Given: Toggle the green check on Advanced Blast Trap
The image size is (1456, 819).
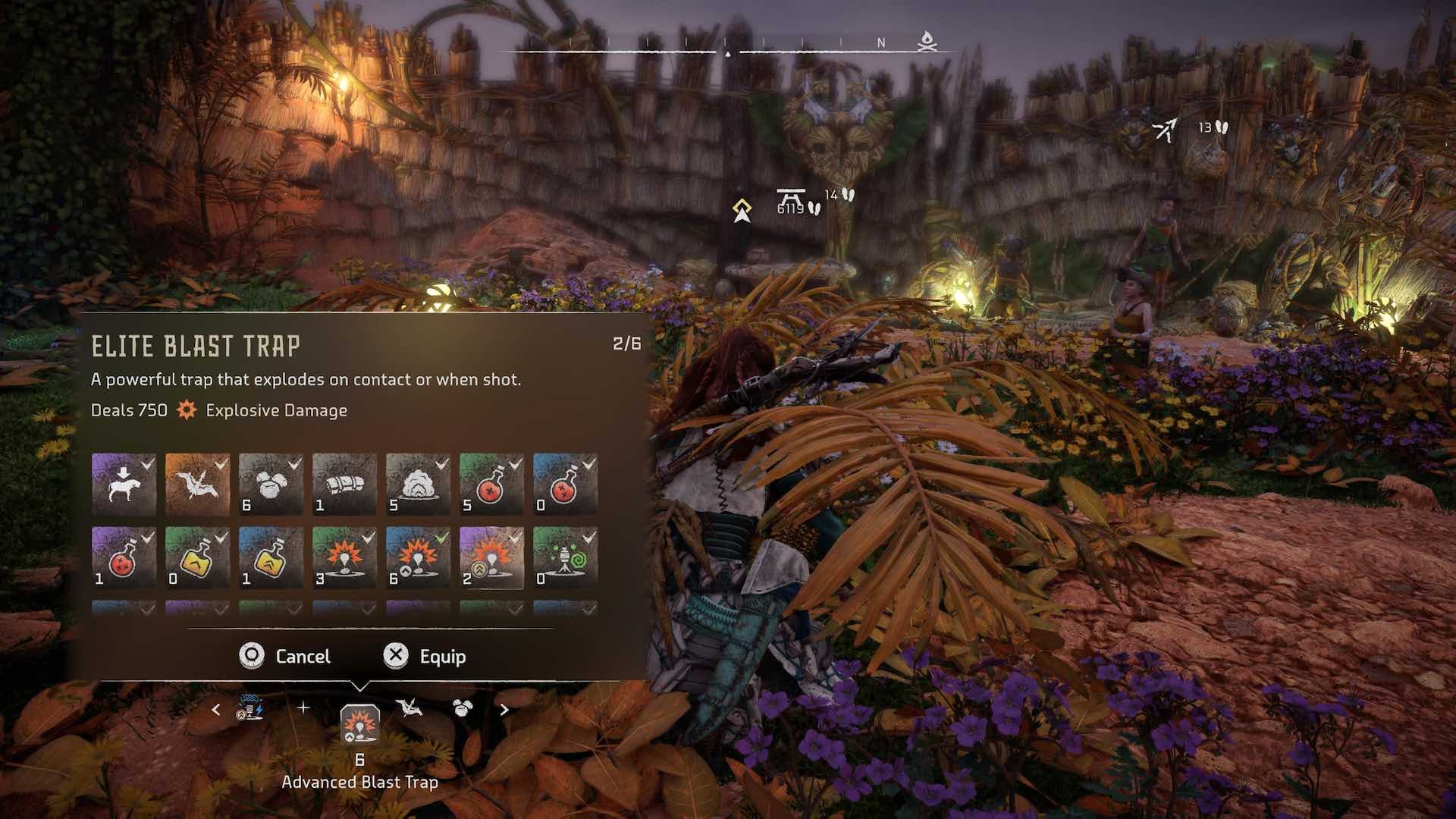Looking at the screenshot, I should click(x=440, y=536).
